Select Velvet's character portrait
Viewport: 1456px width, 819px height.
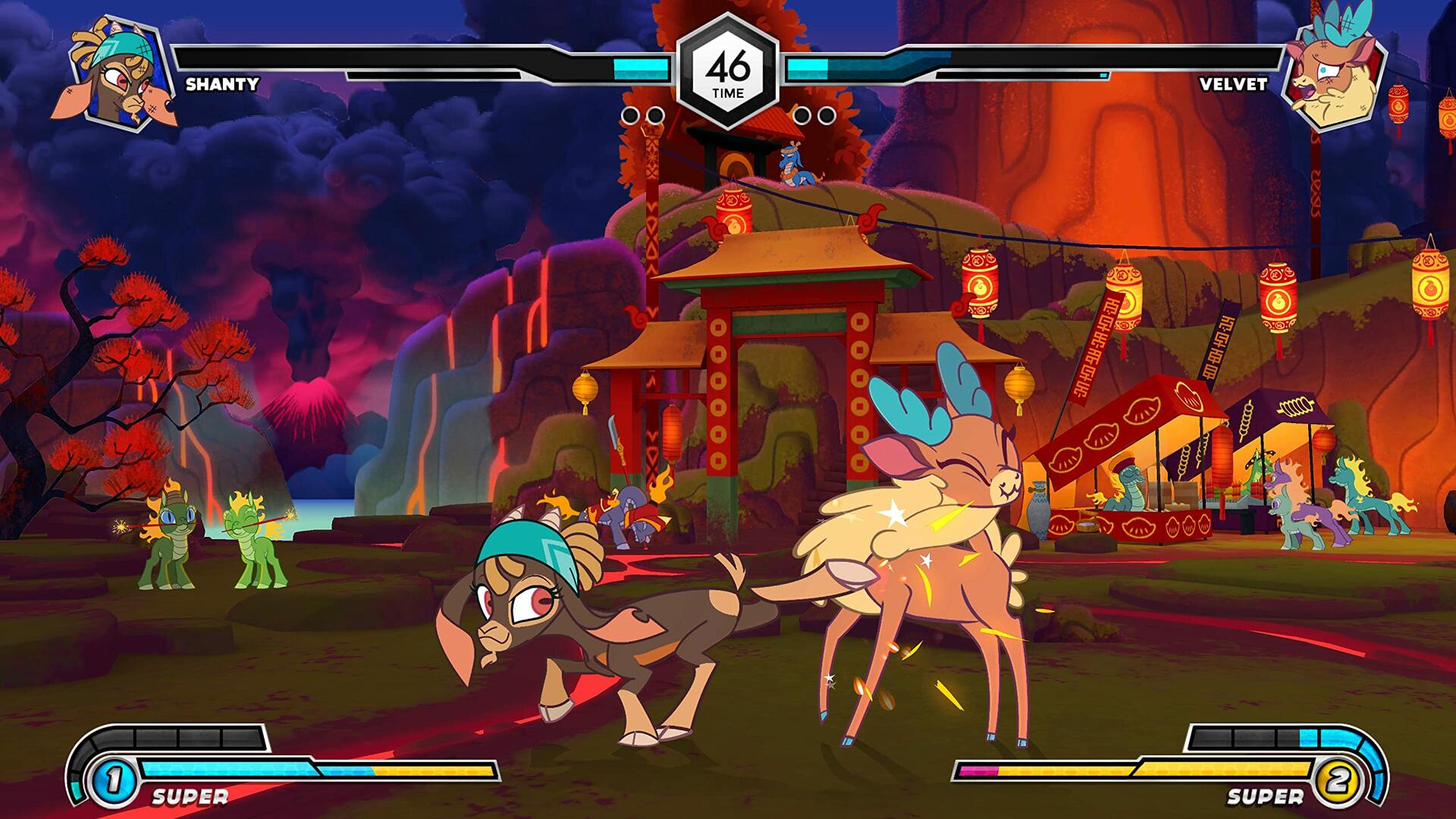1335,72
